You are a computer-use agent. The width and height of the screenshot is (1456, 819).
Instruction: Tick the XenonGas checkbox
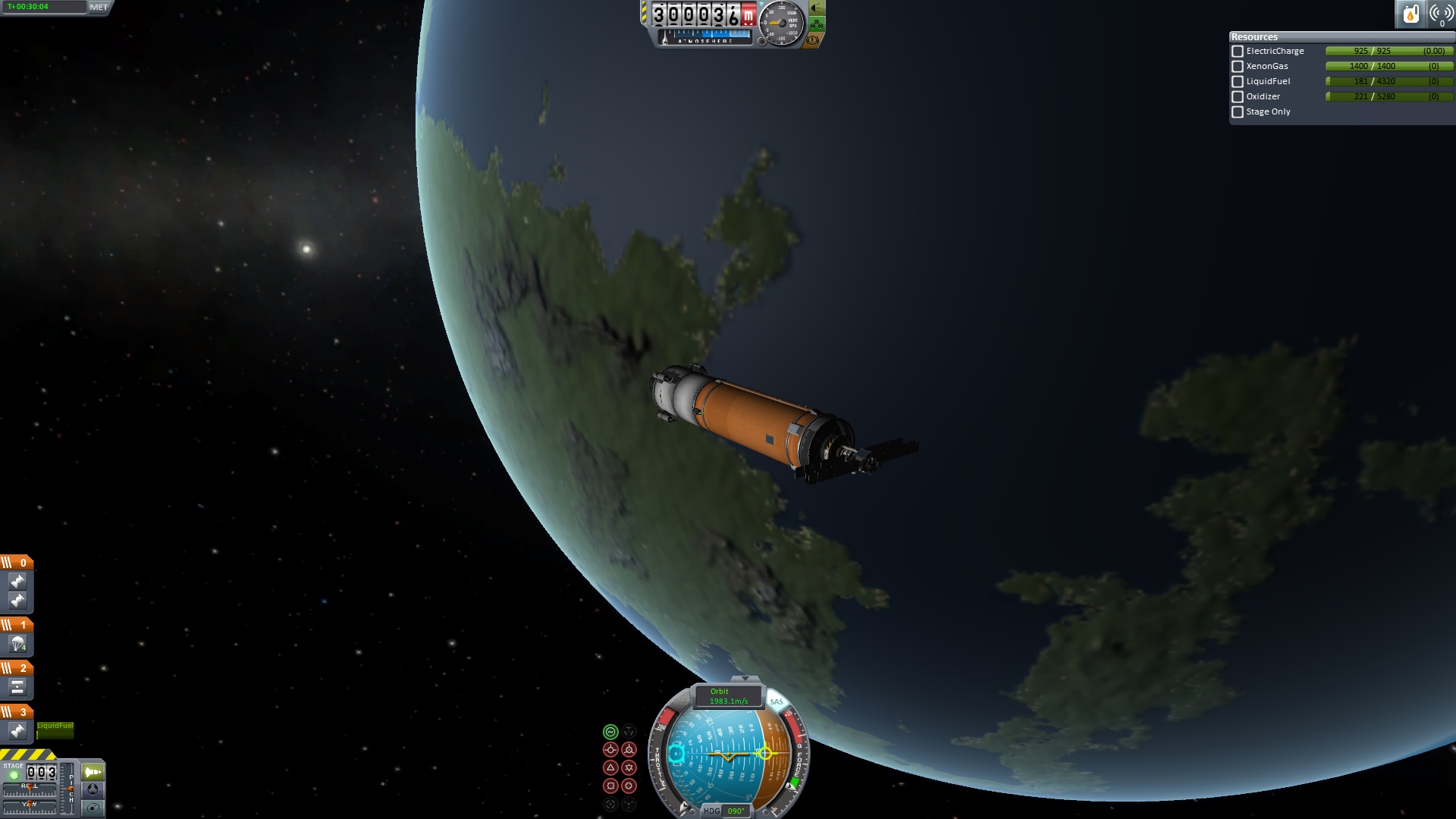click(1238, 67)
